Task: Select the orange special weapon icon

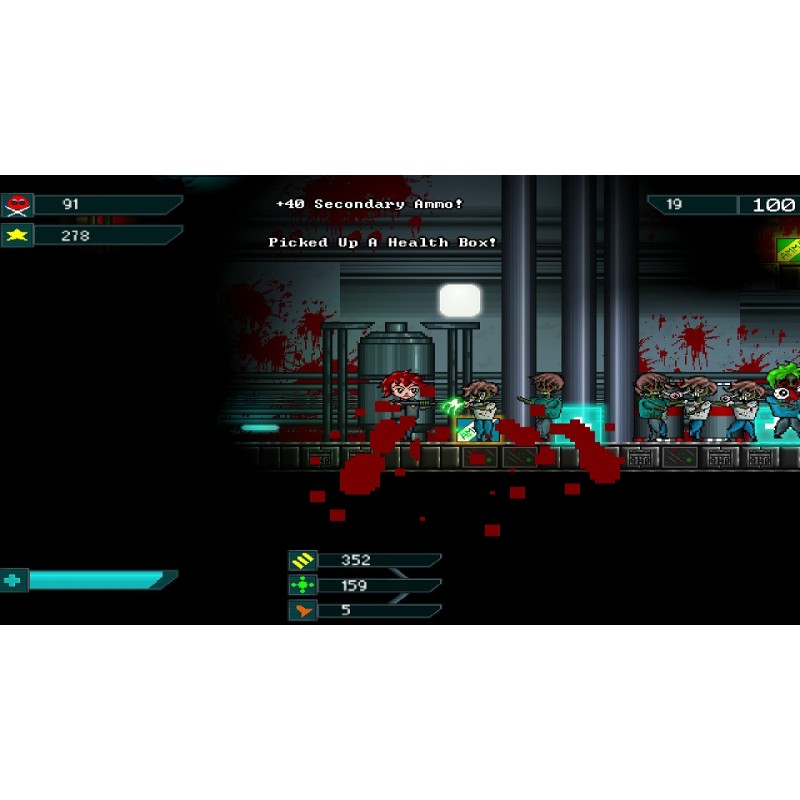Action: pos(302,610)
